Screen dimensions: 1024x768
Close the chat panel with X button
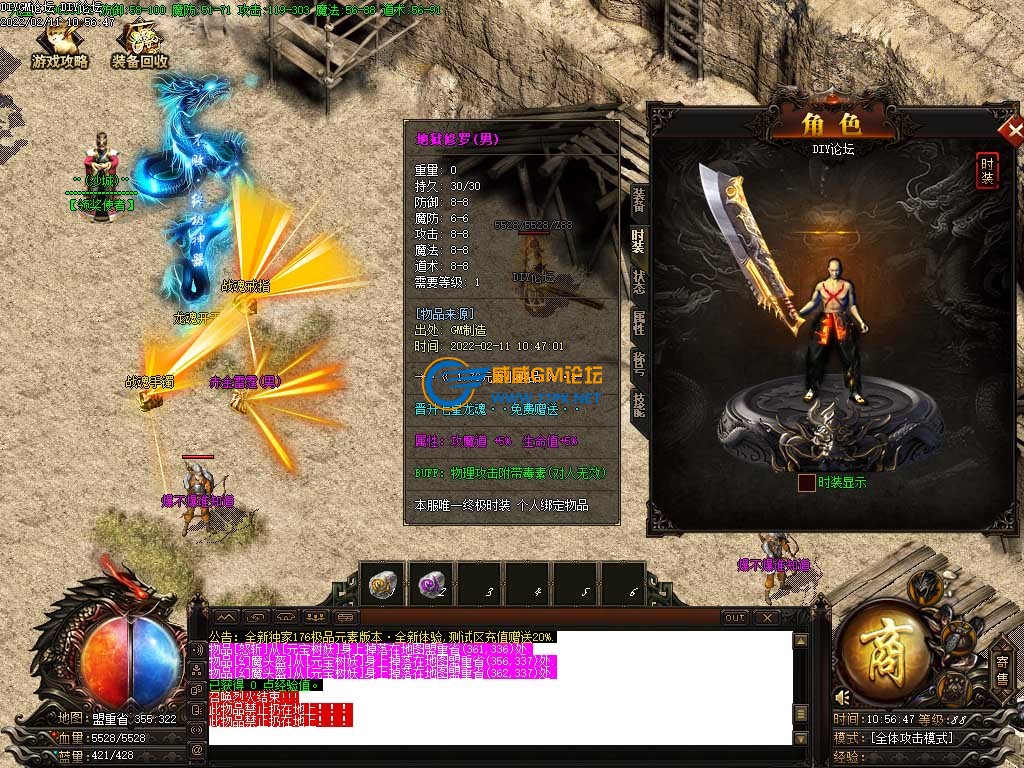766,618
